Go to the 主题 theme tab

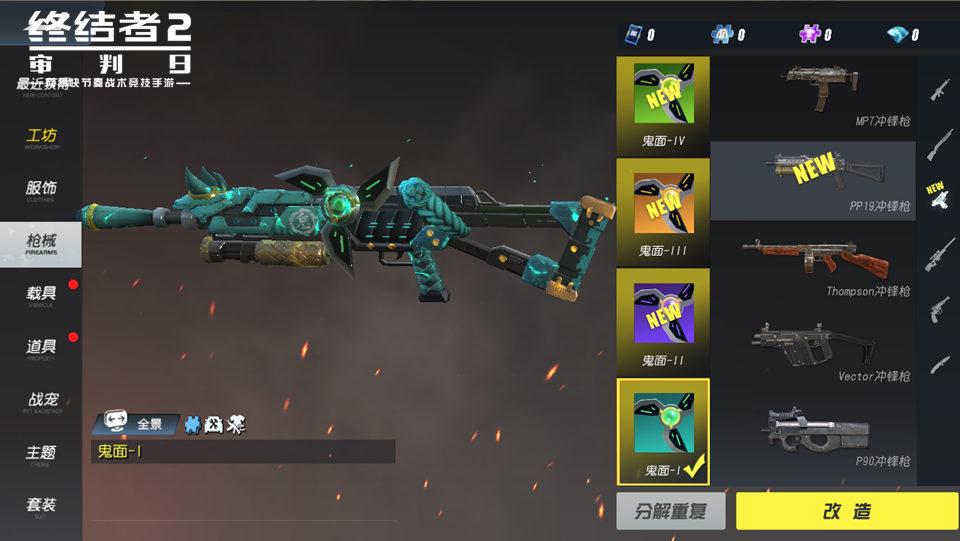[x=41, y=454]
